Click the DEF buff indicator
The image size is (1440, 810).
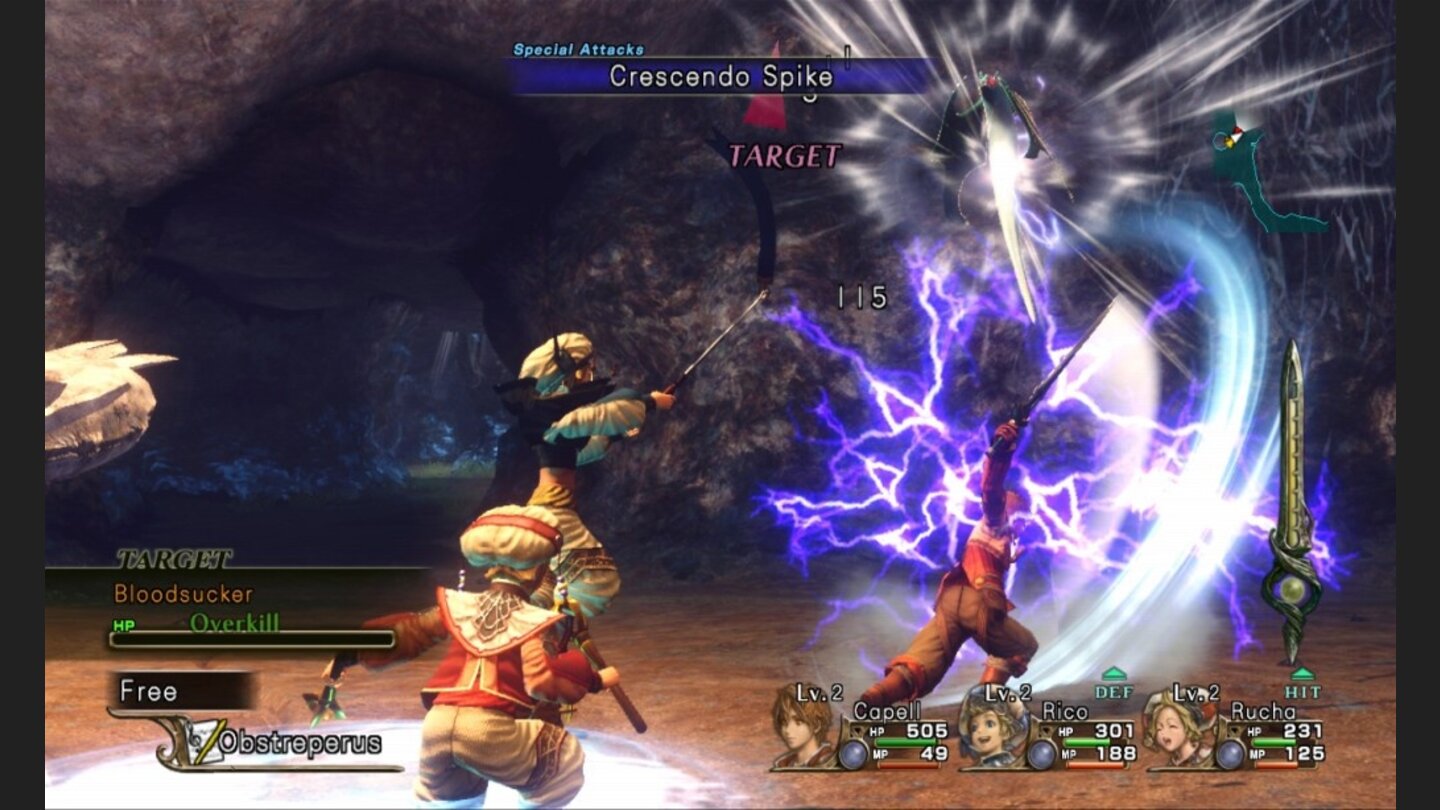(x=1113, y=684)
